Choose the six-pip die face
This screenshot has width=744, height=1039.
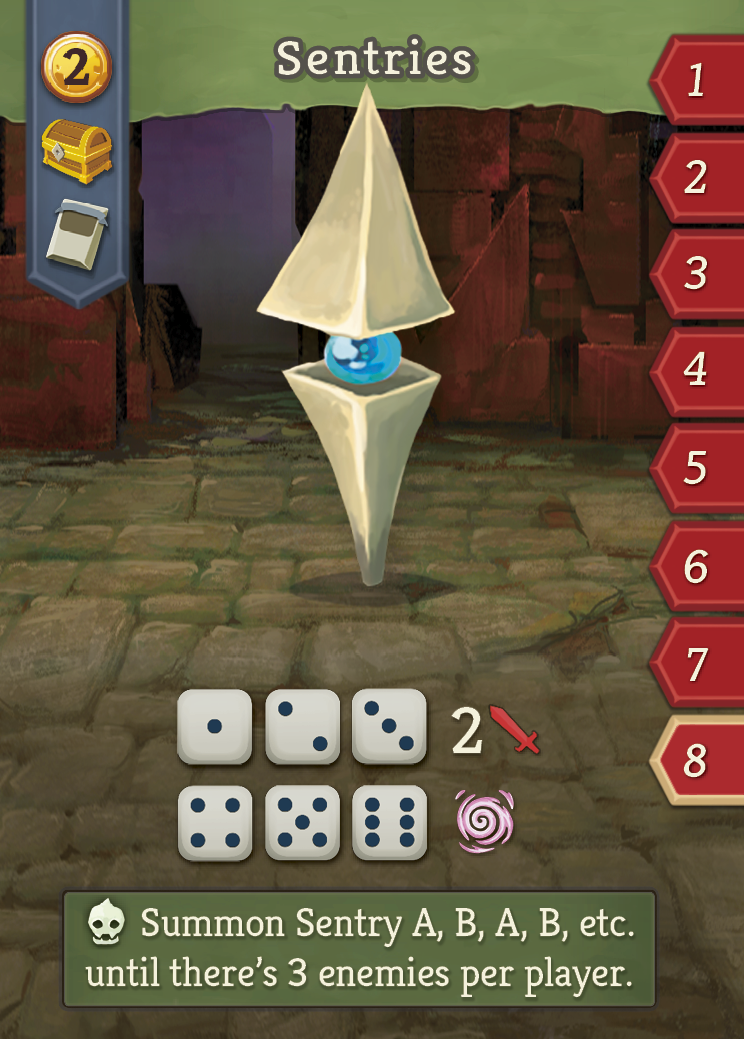[x=389, y=823]
